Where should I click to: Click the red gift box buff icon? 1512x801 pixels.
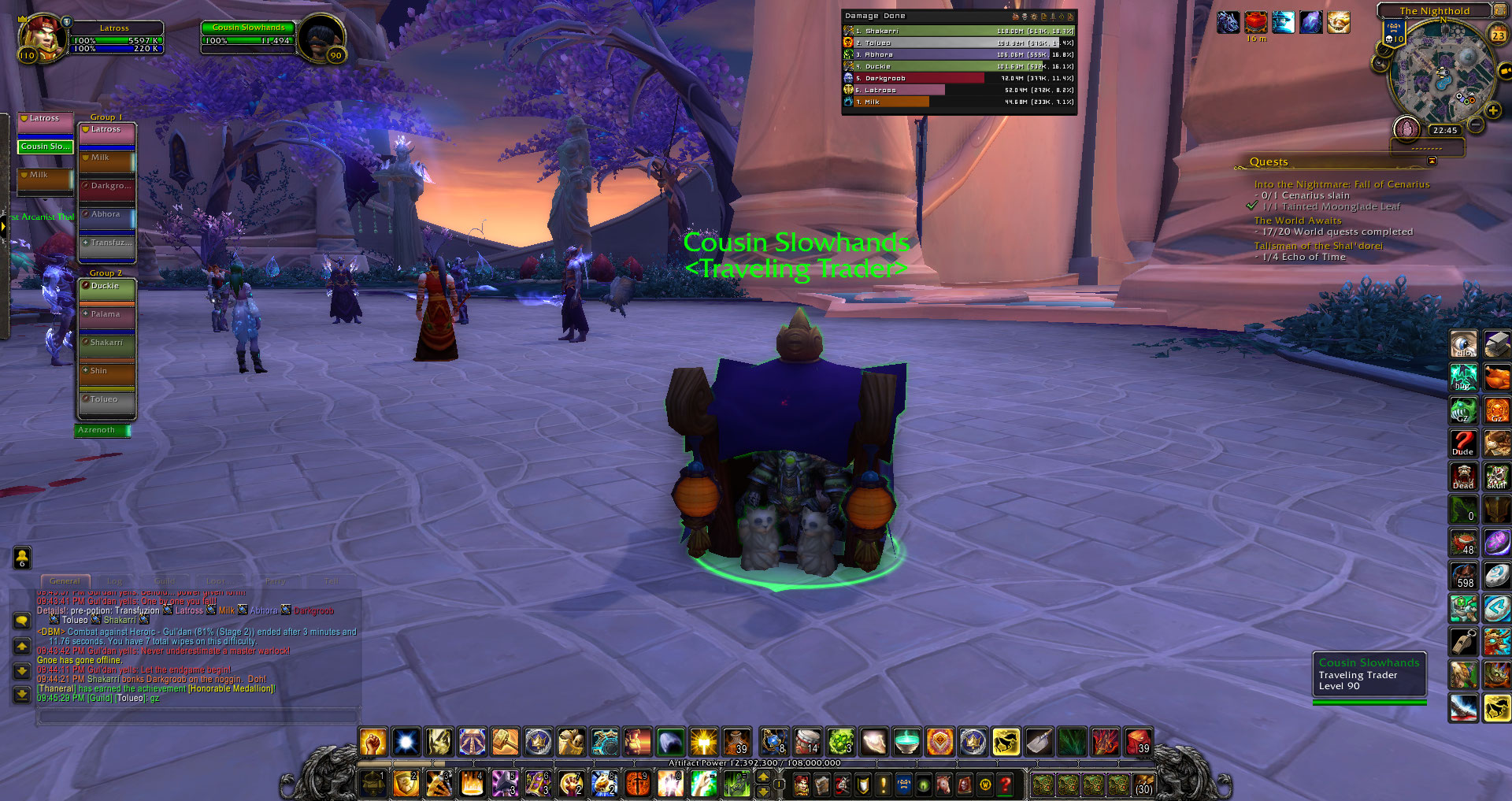pyautogui.click(x=1255, y=22)
